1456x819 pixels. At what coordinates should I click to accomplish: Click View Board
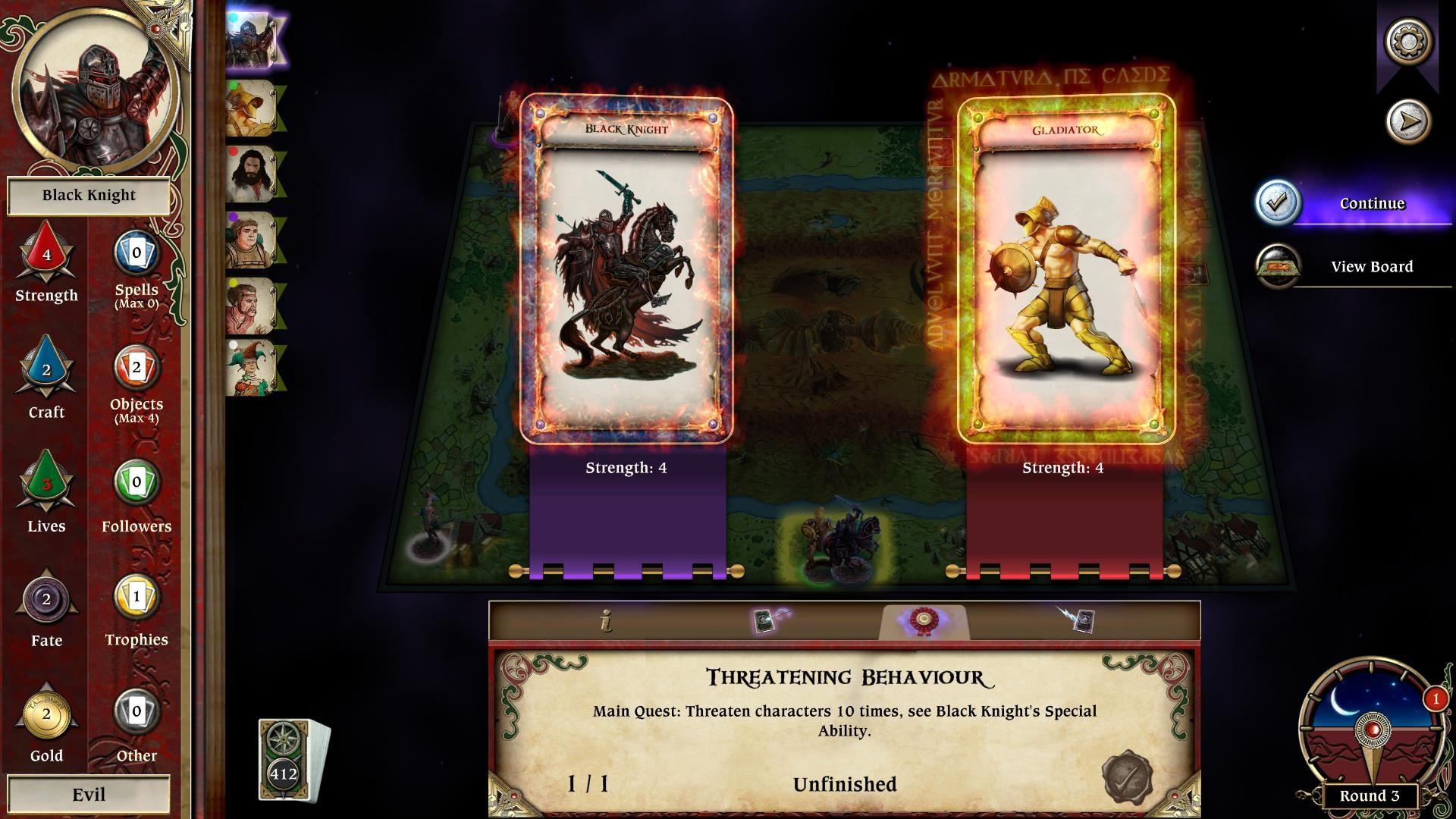pos(1370,266)
